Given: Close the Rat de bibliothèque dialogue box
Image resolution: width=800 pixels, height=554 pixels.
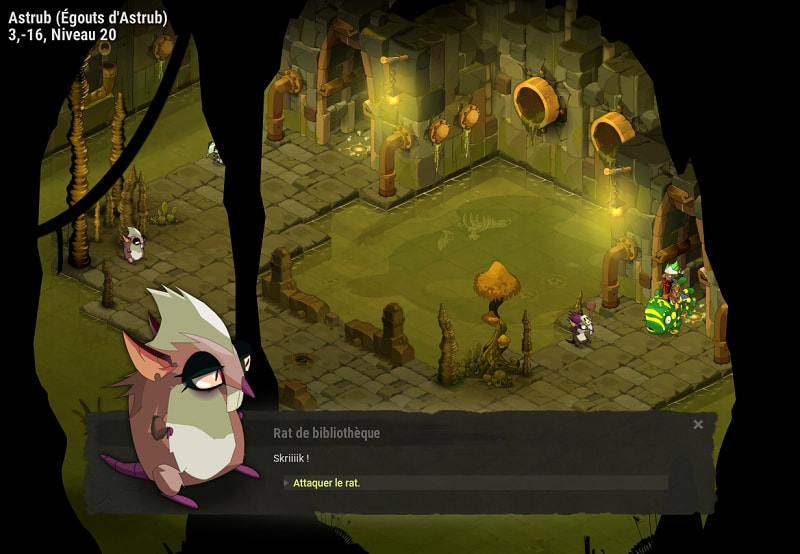Looking at the screenshot, I should click(x=698, y=425).
